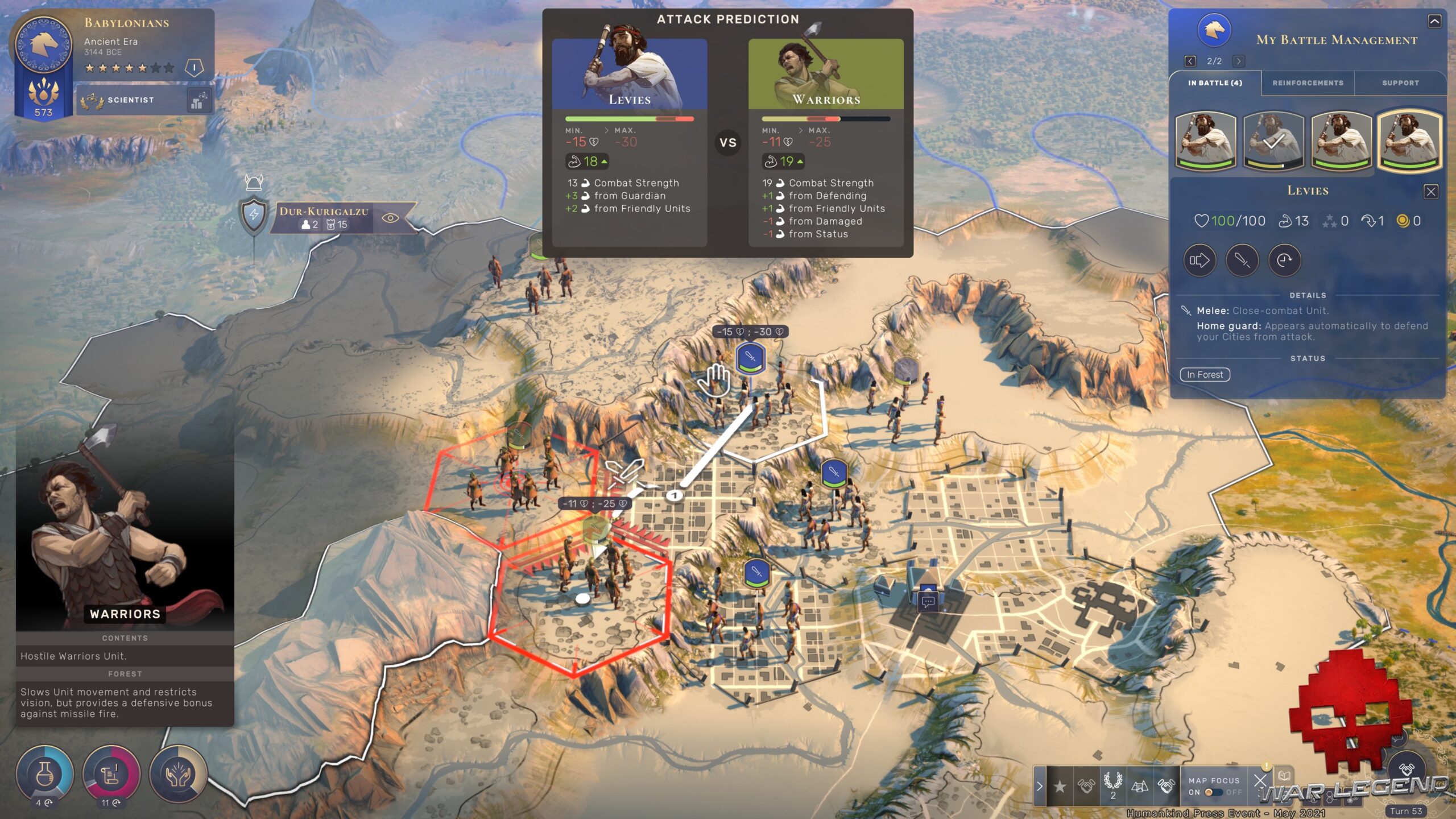Select the In Battle tab
The width and height of the screenshot is (1456, 819).
click(x=1215, y=83)
